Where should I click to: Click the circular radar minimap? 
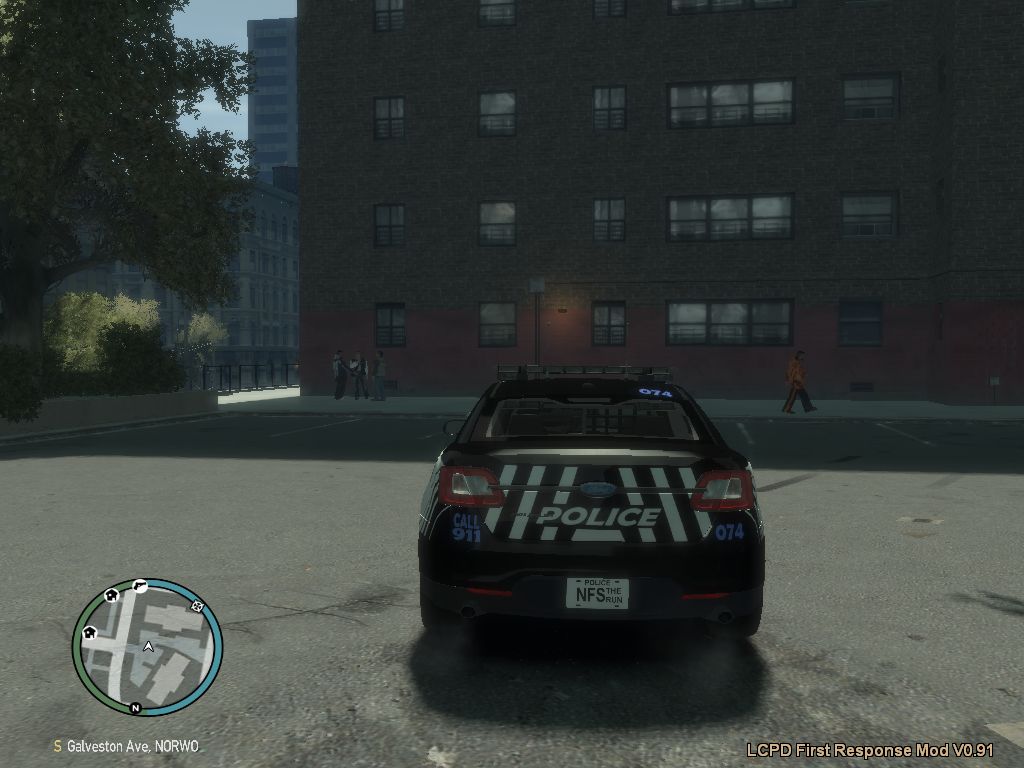point(147,647)
